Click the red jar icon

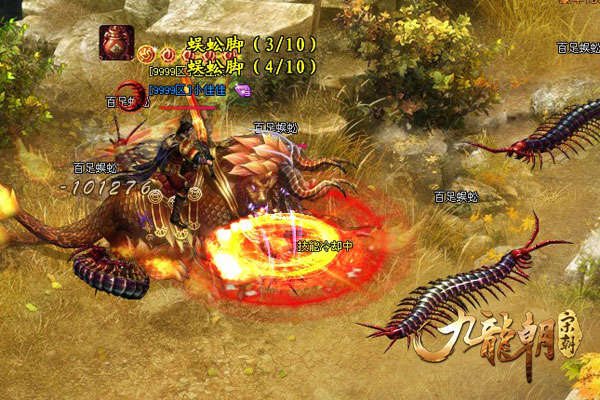[115, 43]
